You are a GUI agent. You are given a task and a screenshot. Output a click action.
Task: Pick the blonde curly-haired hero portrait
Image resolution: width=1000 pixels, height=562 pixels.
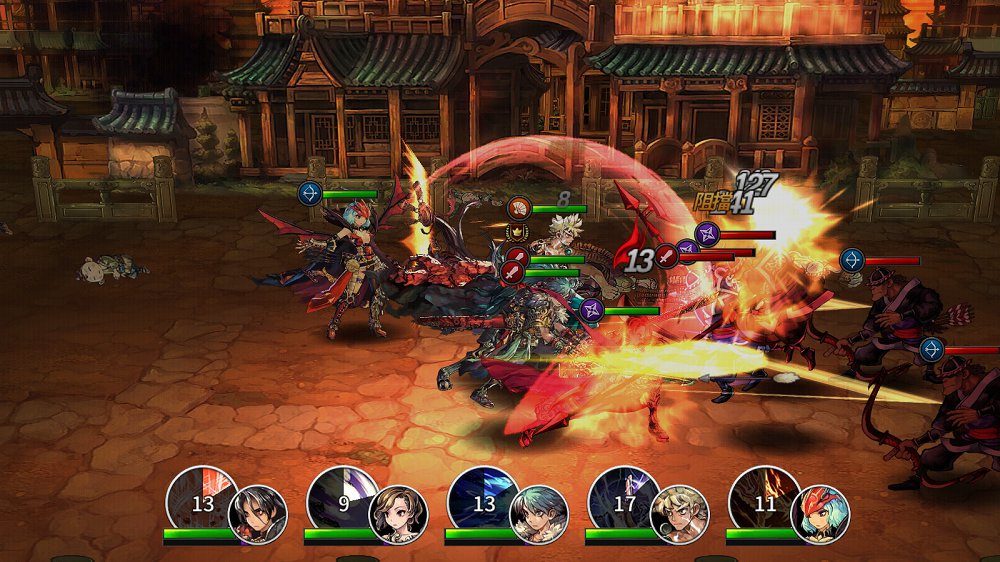tap(679, 514)
